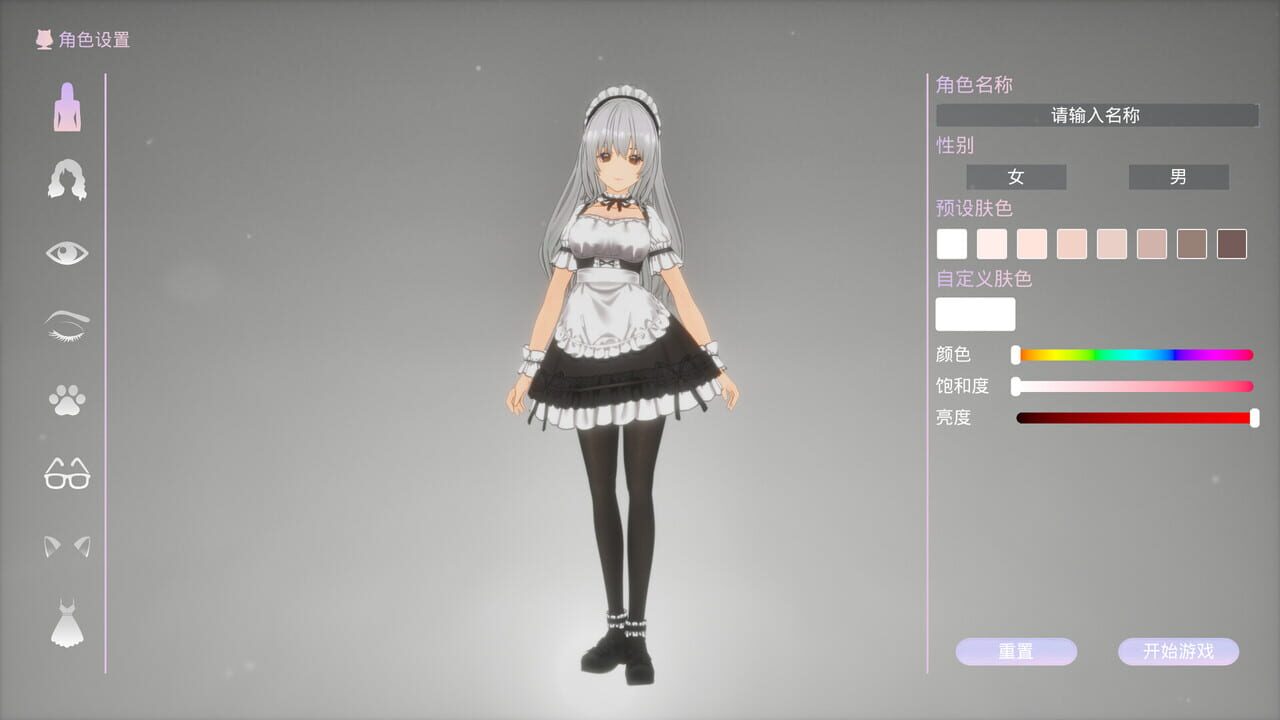1280x720 pixels.
Task: Click the 亮度 brightness slider handle
Action: point(1253,418)
